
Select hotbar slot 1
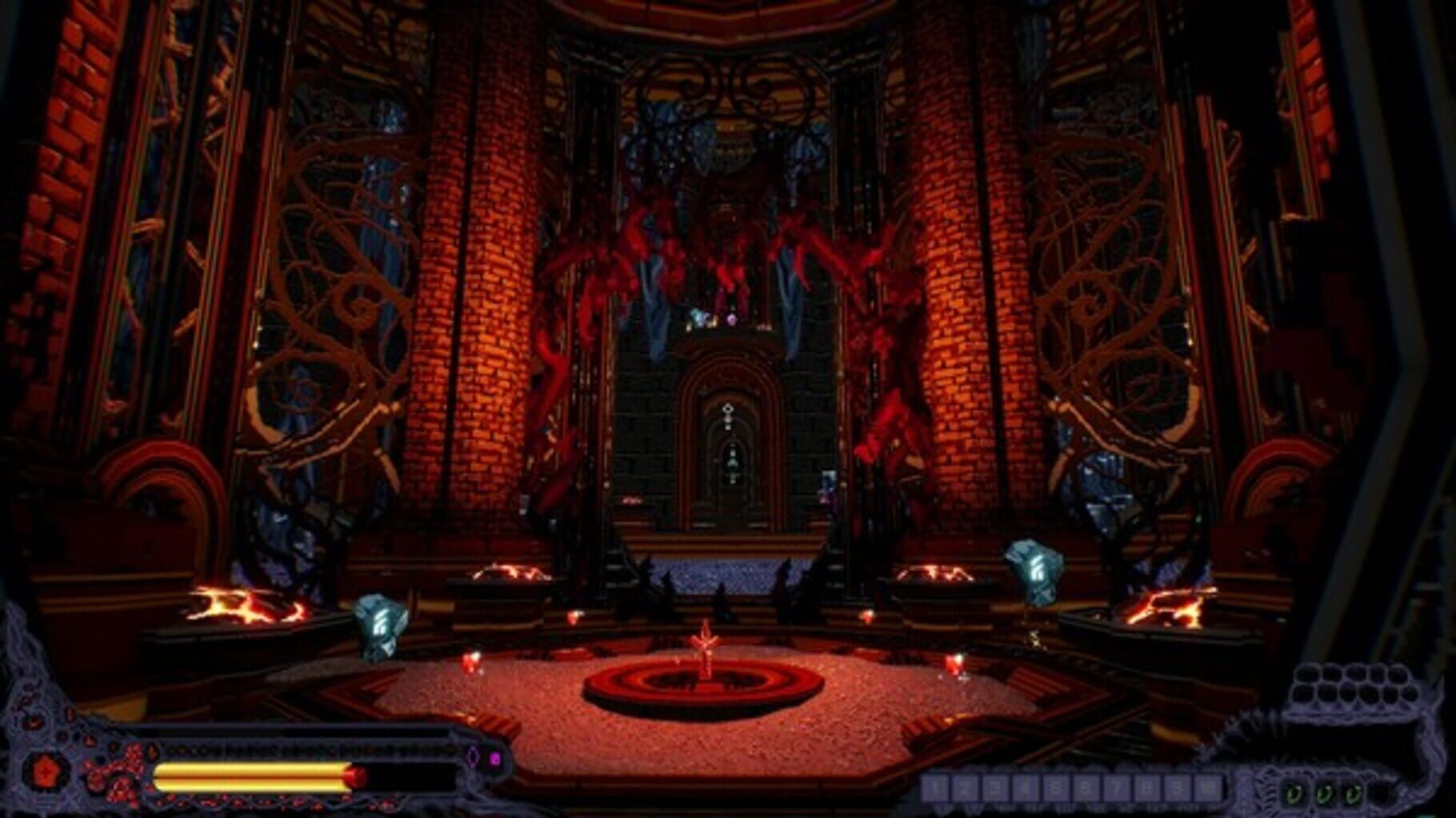coord(934,788)
